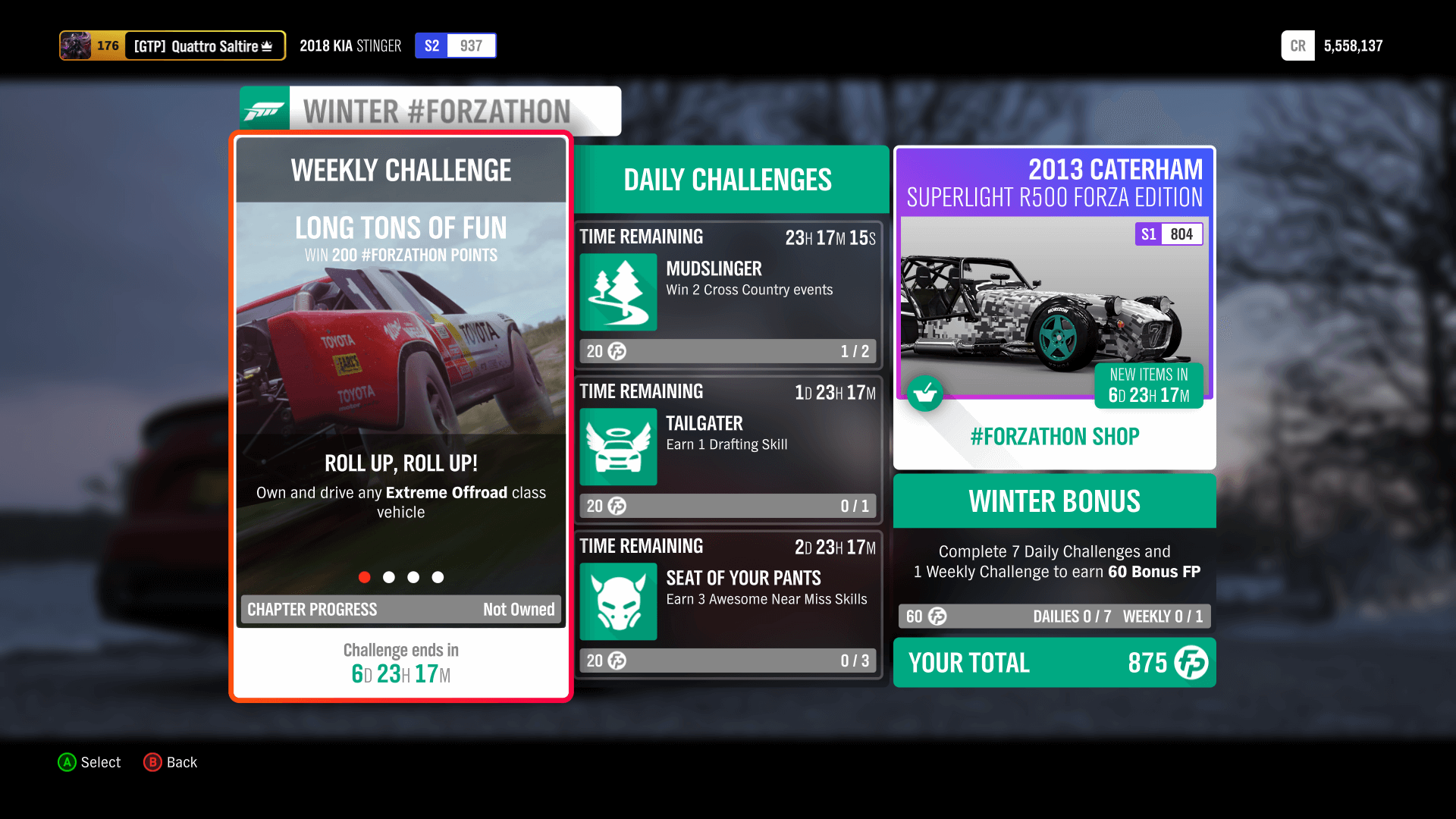Screen dimensions: 1456x819
Task: Click the 2013 Caterham Superlight car thumbnail
Action: coord(1054,303)
